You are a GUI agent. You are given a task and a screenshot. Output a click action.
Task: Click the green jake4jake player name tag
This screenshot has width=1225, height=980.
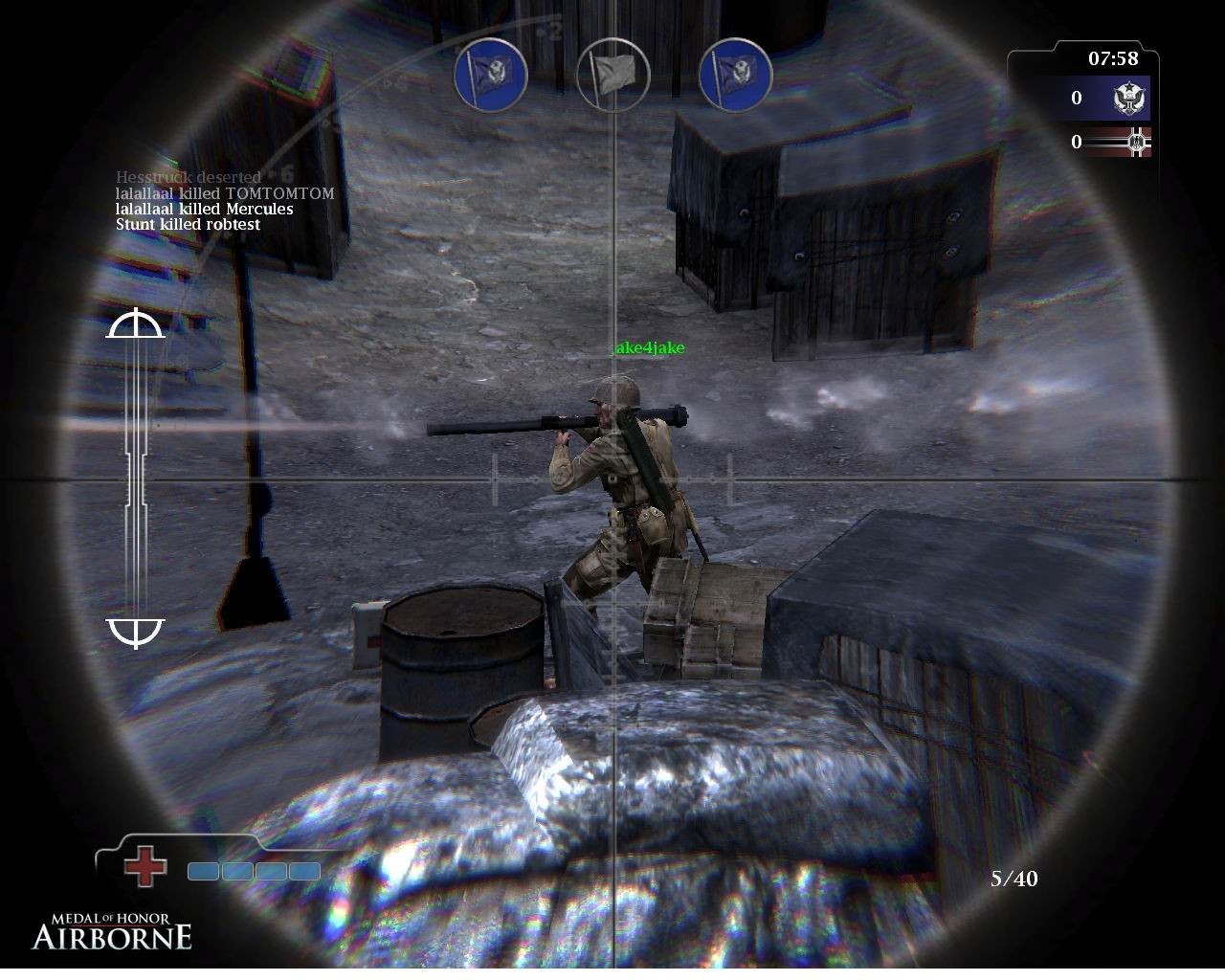649,348
